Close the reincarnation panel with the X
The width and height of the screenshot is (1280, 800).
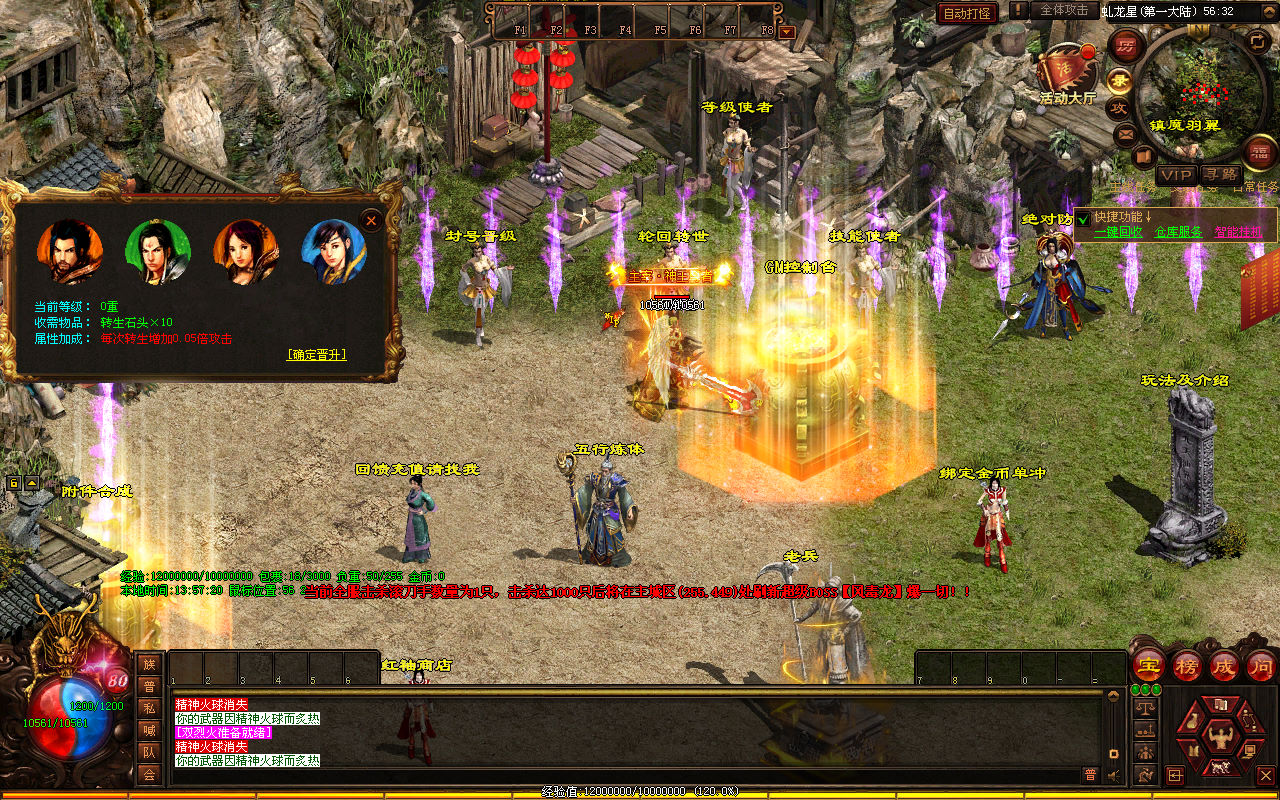pos(371,220)
